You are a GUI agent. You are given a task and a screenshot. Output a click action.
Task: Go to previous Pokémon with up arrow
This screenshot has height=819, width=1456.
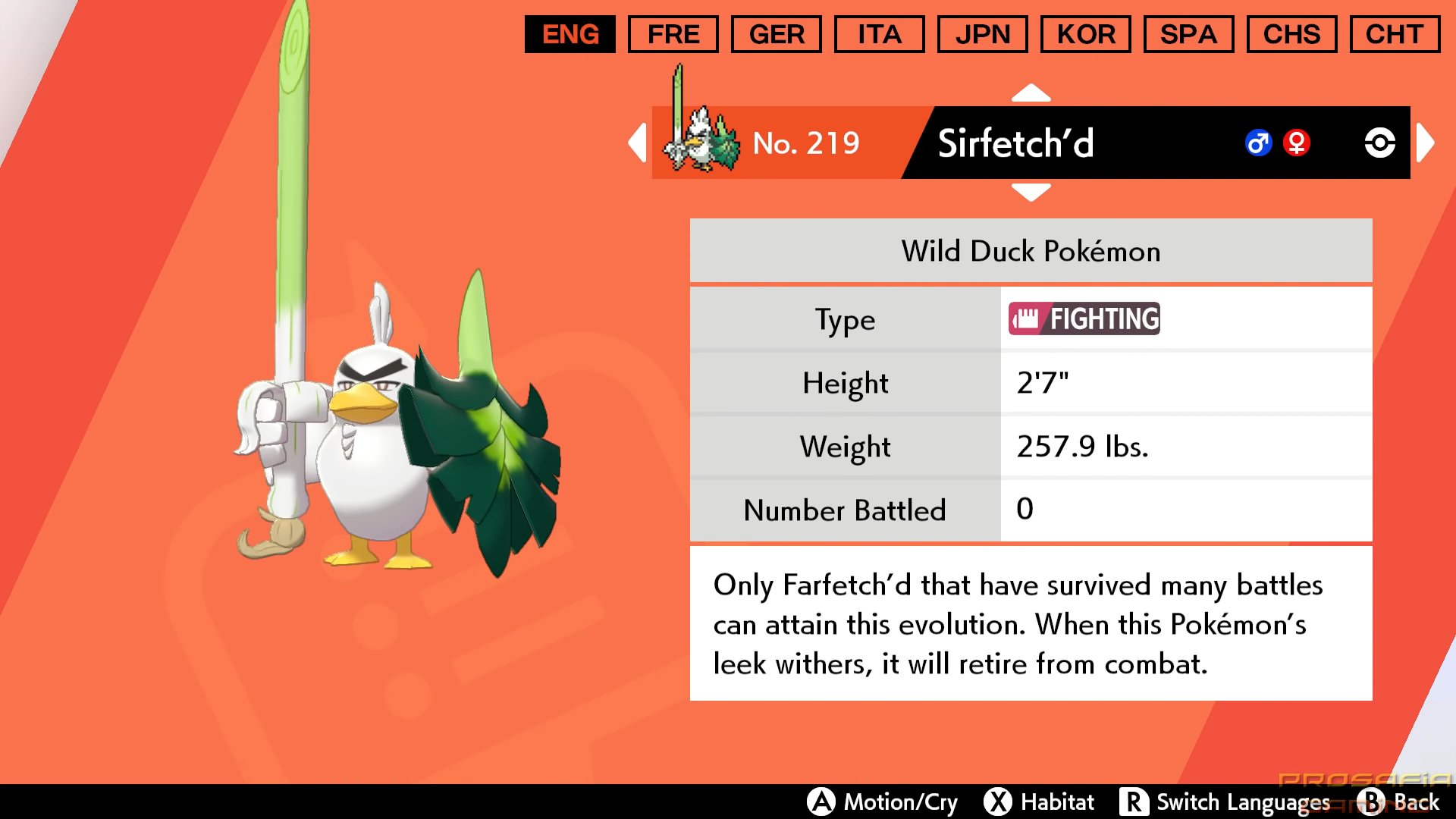pos(1031,93)
